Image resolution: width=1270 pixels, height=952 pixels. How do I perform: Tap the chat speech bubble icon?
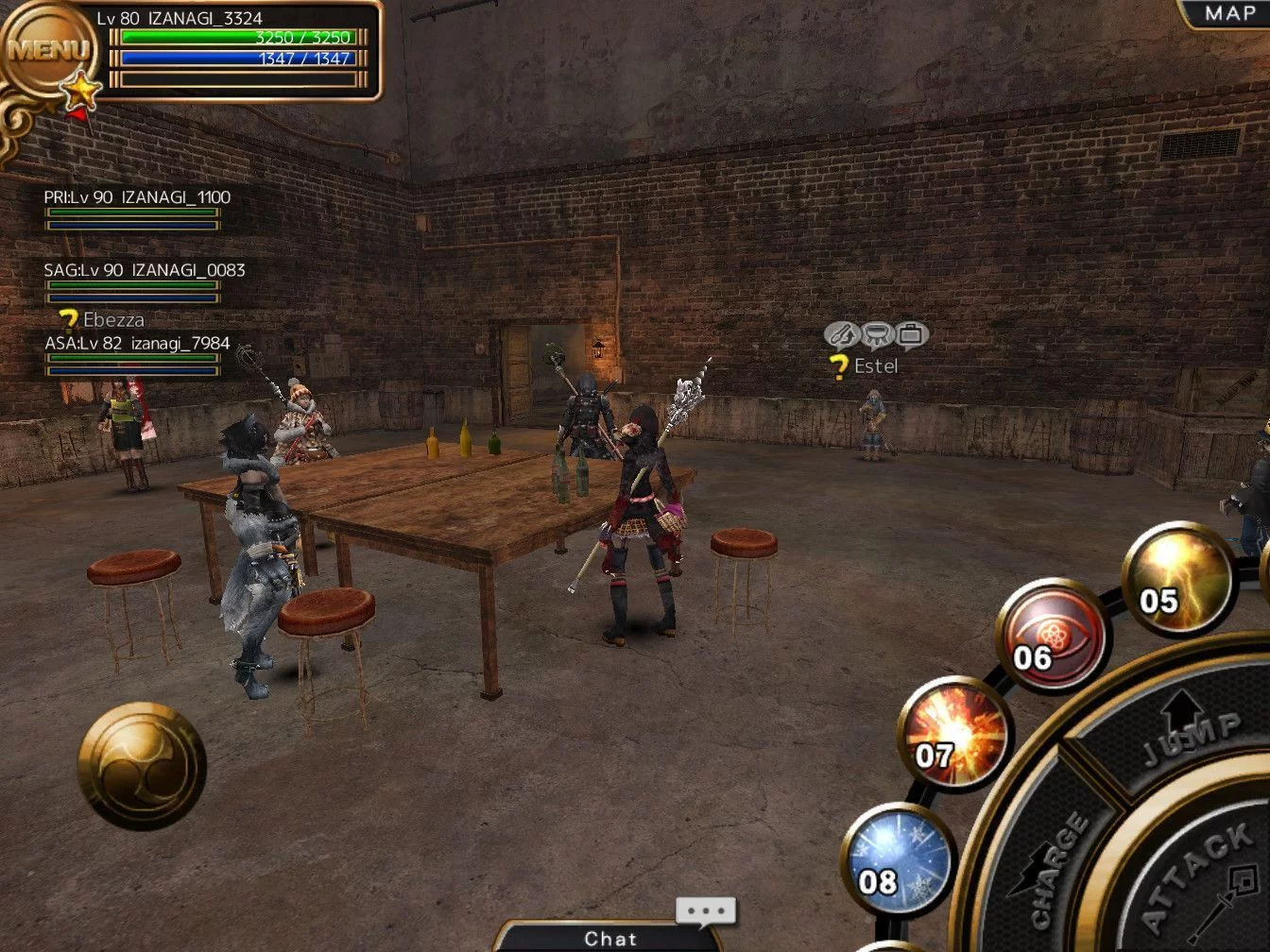(x=705, y=910)
